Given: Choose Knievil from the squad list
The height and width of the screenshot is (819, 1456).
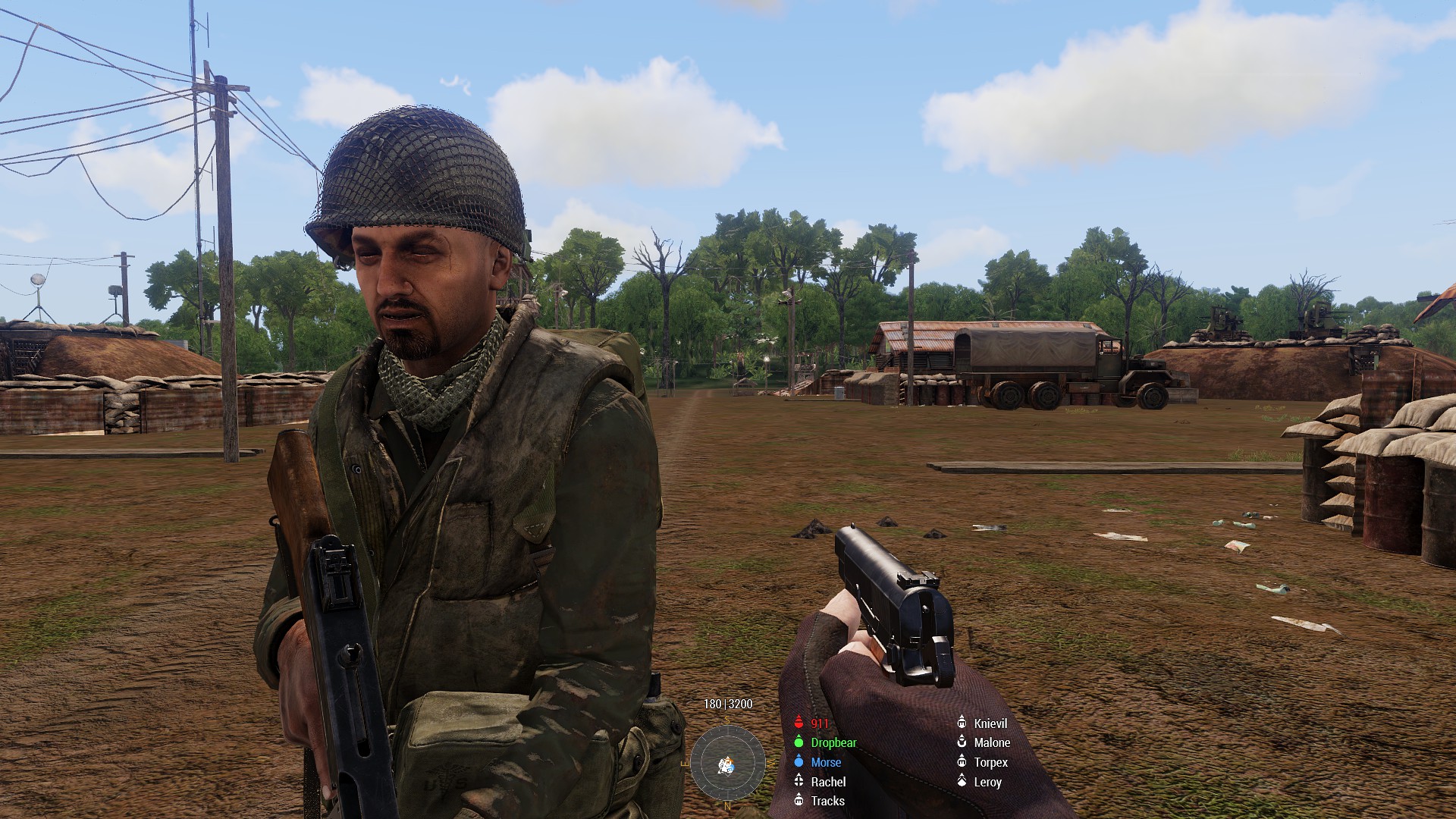Looking at the screenshot, I should 990,723.
